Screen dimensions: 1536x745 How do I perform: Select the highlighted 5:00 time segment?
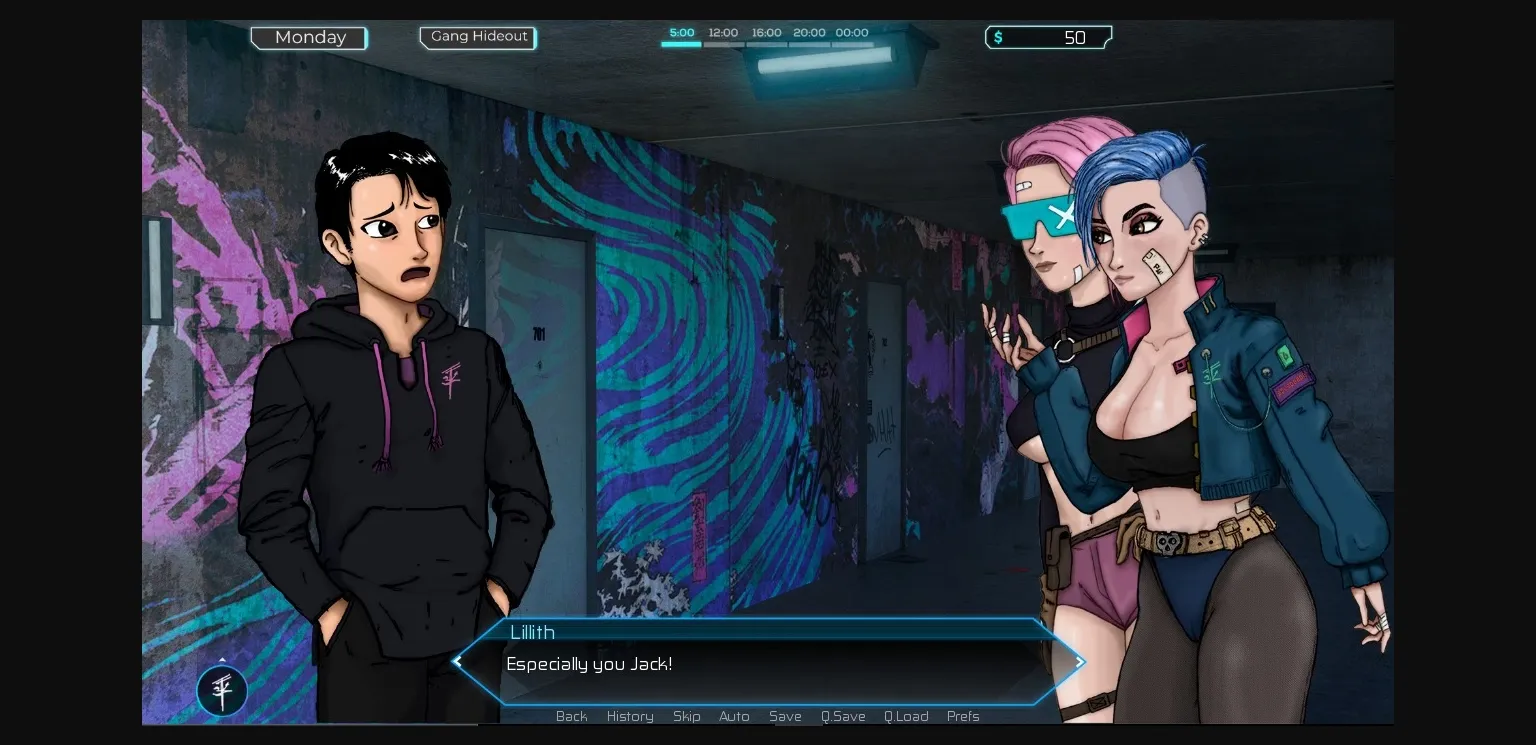[x=681, y=32]
